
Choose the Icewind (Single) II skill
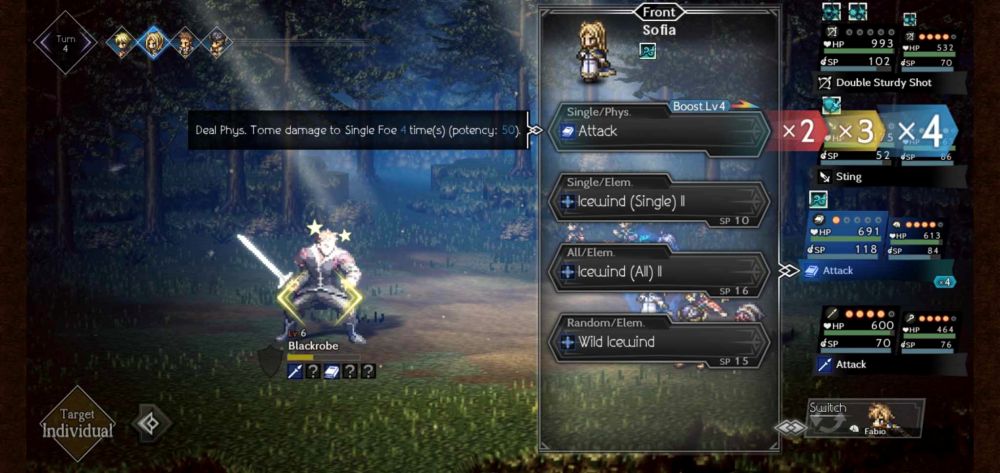pyautogui.click(x=655, y=201)
